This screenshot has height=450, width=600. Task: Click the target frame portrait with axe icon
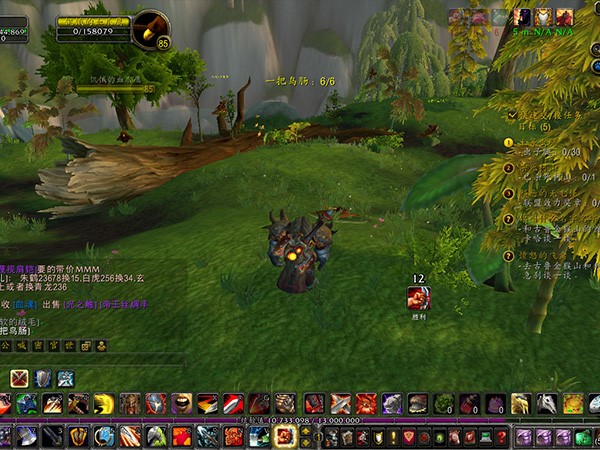click(x=151, y=30)
